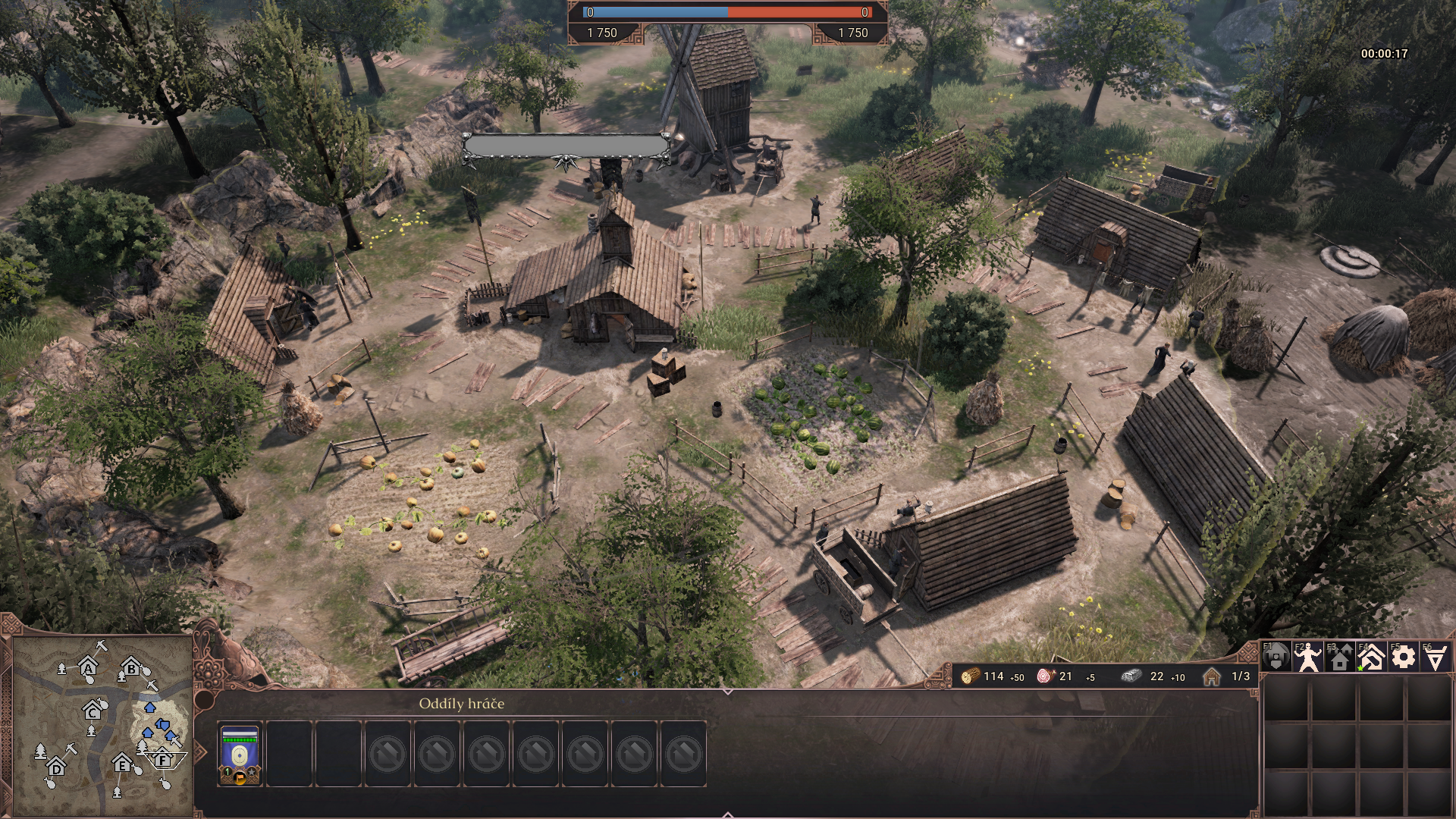Image resolution: width=1456 pixels, height=819 pixels.
Task: Open the F4 house-with-hammer construction panel
Action: (x=1372, y=657)
